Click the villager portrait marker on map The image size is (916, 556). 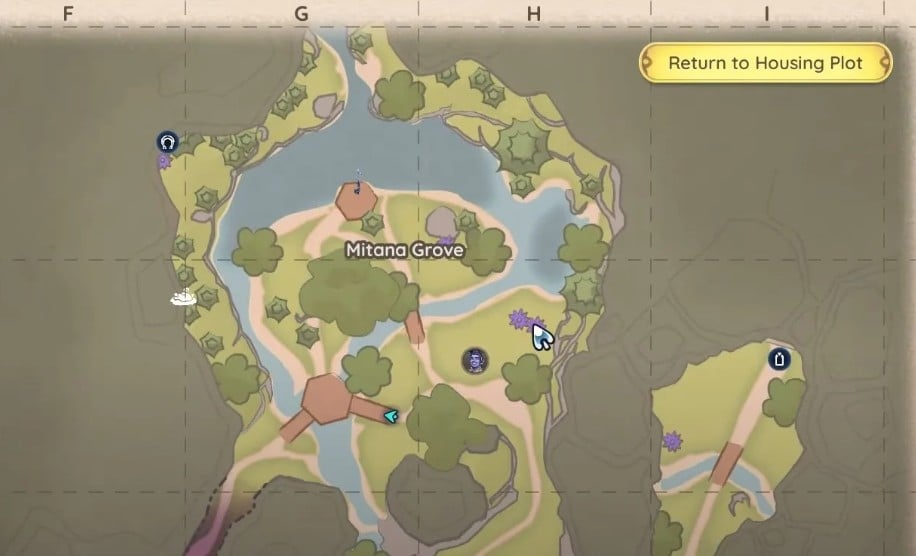(474, 360)
